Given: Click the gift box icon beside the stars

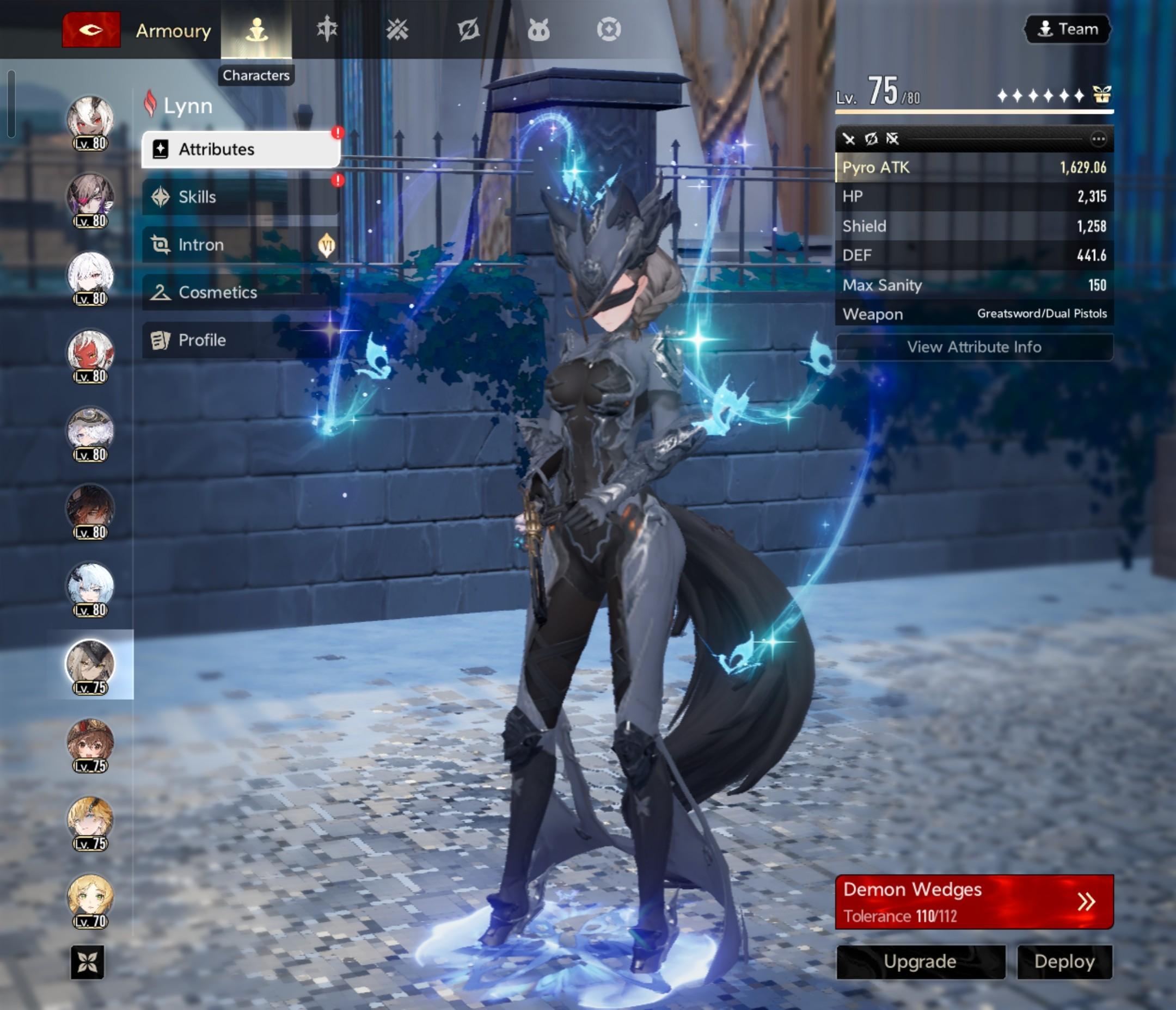Looking at the screenshot, I should click(x=1101, y=95).
